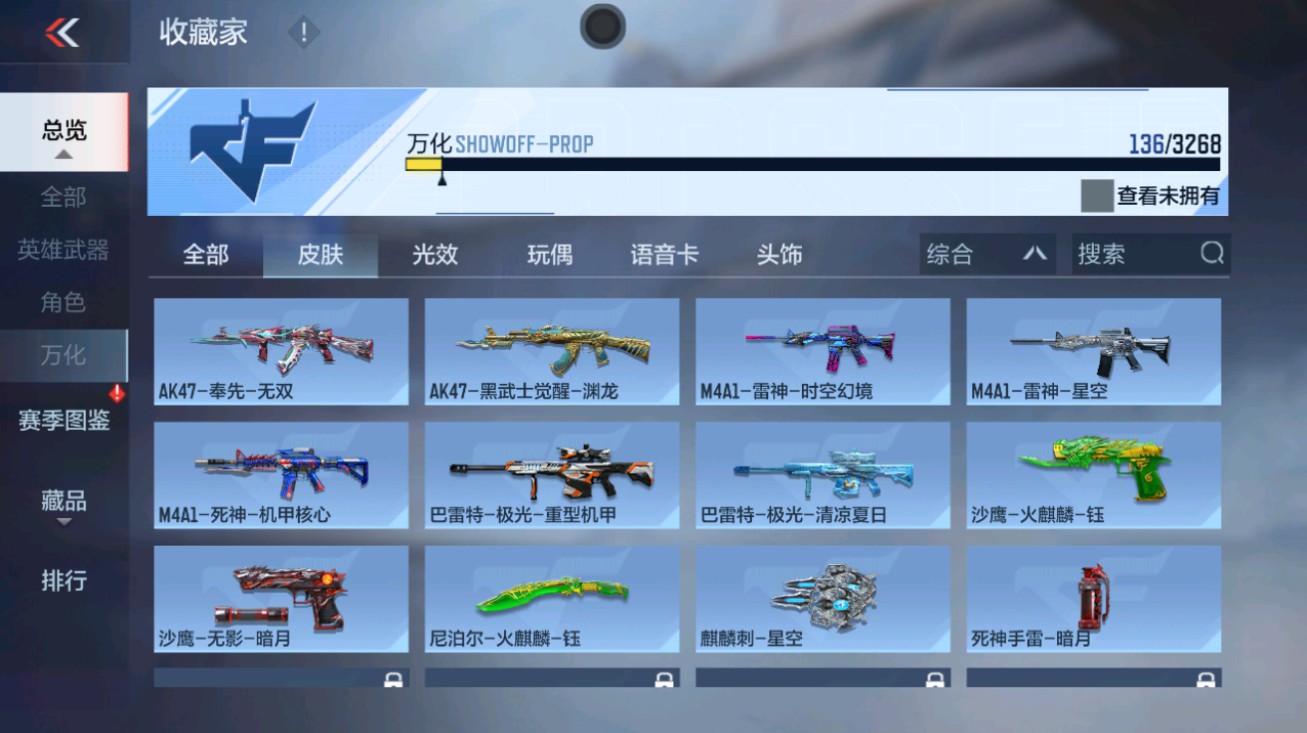Switch to the 光效 tab

(434, 255)
